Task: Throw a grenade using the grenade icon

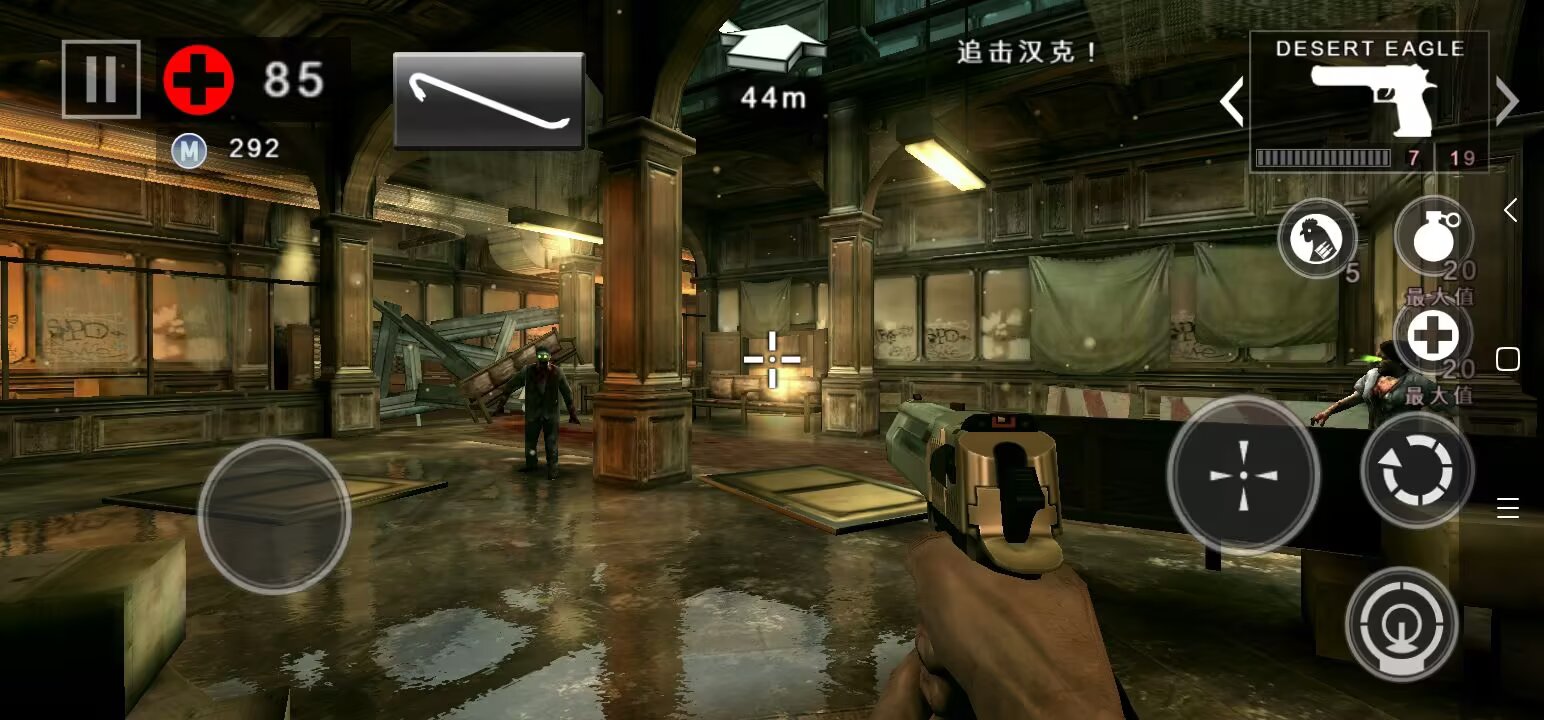Action: point(1435,238)
